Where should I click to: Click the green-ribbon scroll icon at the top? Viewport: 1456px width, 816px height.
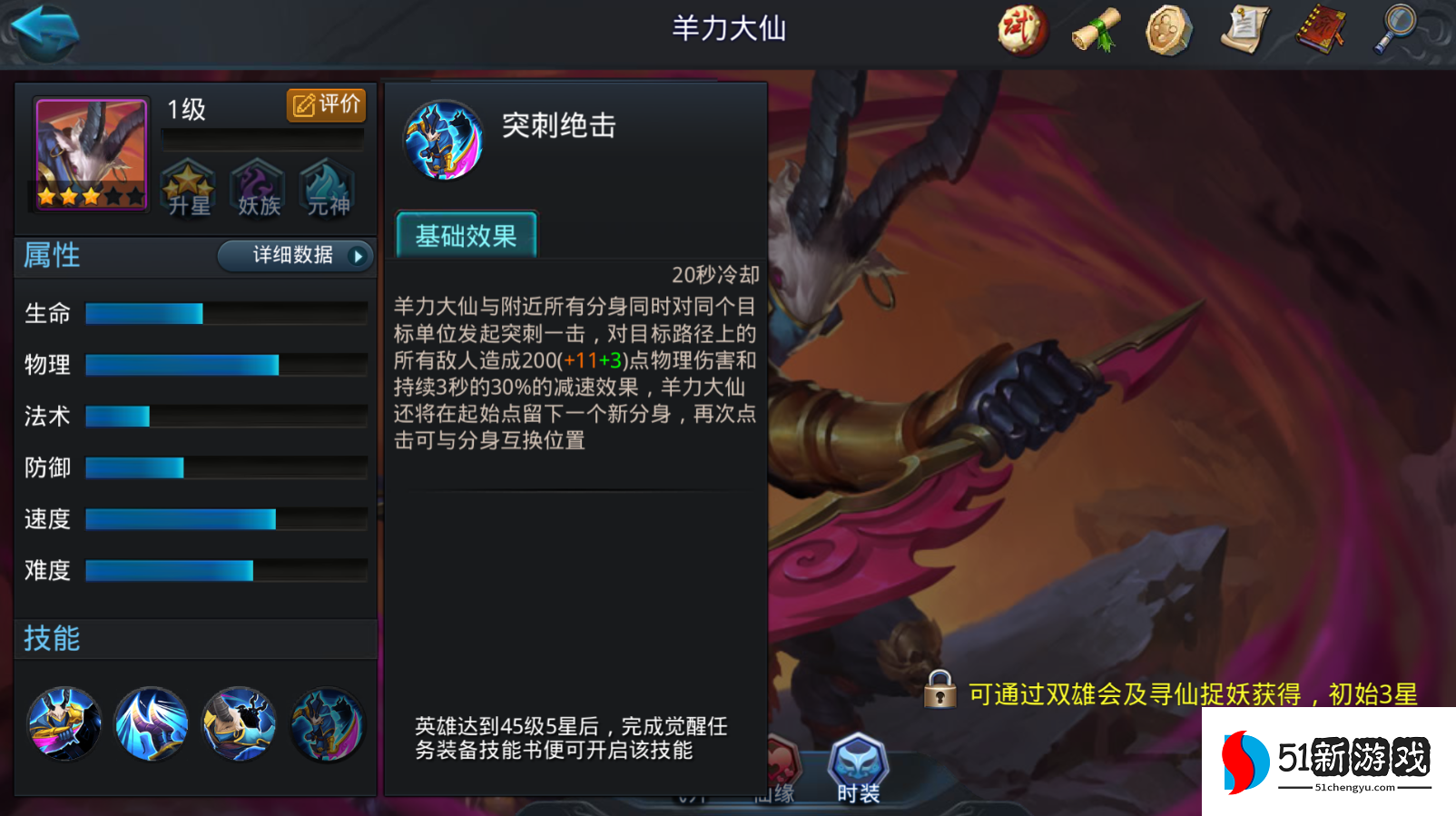pos(1094,30)
